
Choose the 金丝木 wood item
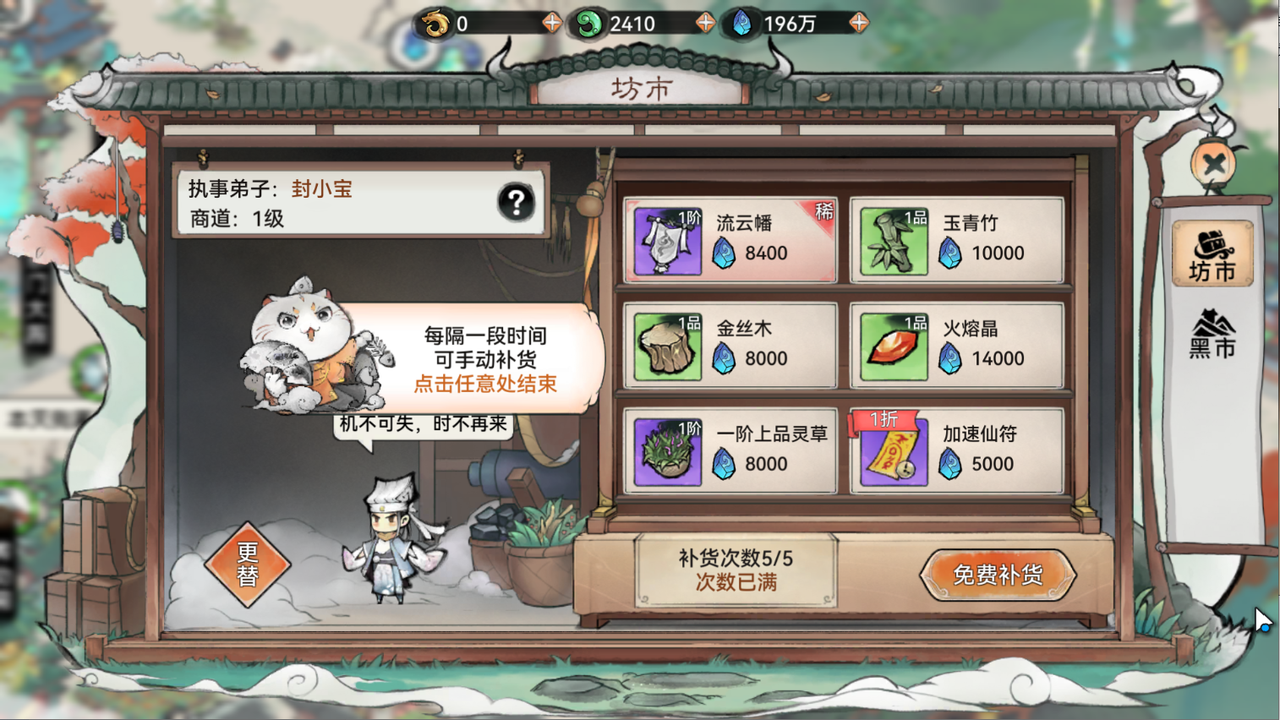pos(730,345)
